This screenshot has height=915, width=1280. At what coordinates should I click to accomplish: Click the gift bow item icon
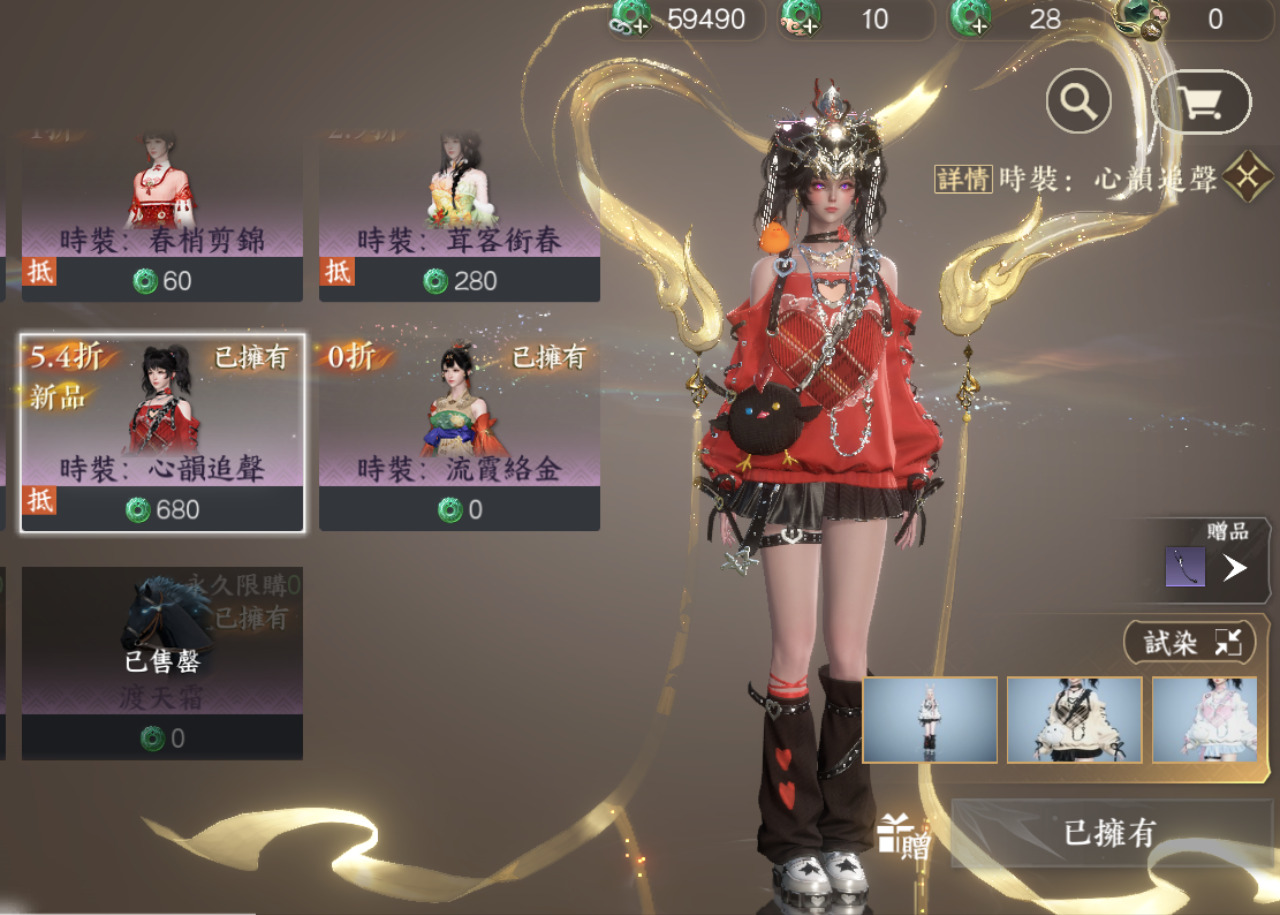tap(1185, 567)
